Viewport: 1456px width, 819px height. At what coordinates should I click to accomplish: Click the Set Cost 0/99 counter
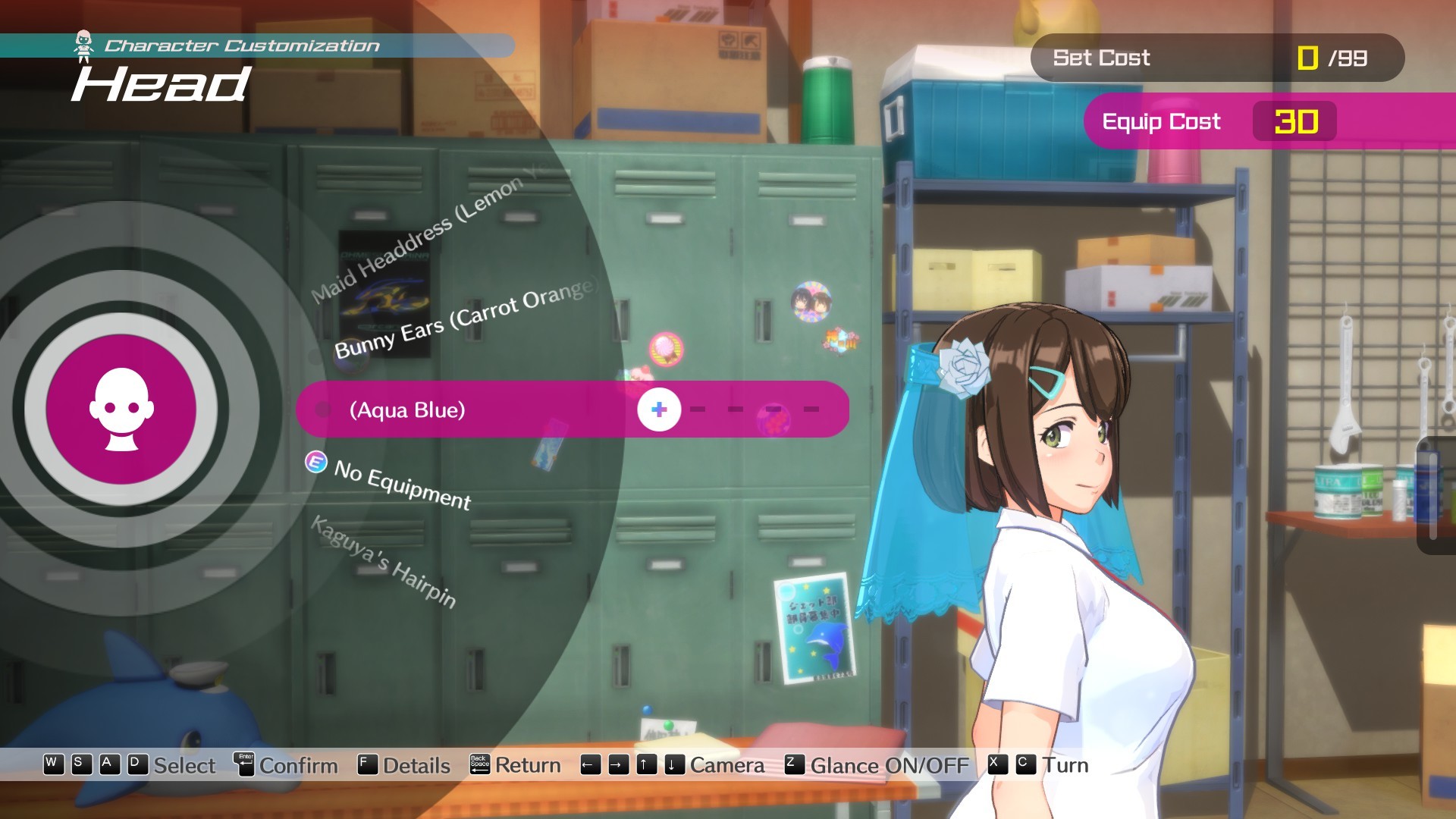click(1219, 58)
